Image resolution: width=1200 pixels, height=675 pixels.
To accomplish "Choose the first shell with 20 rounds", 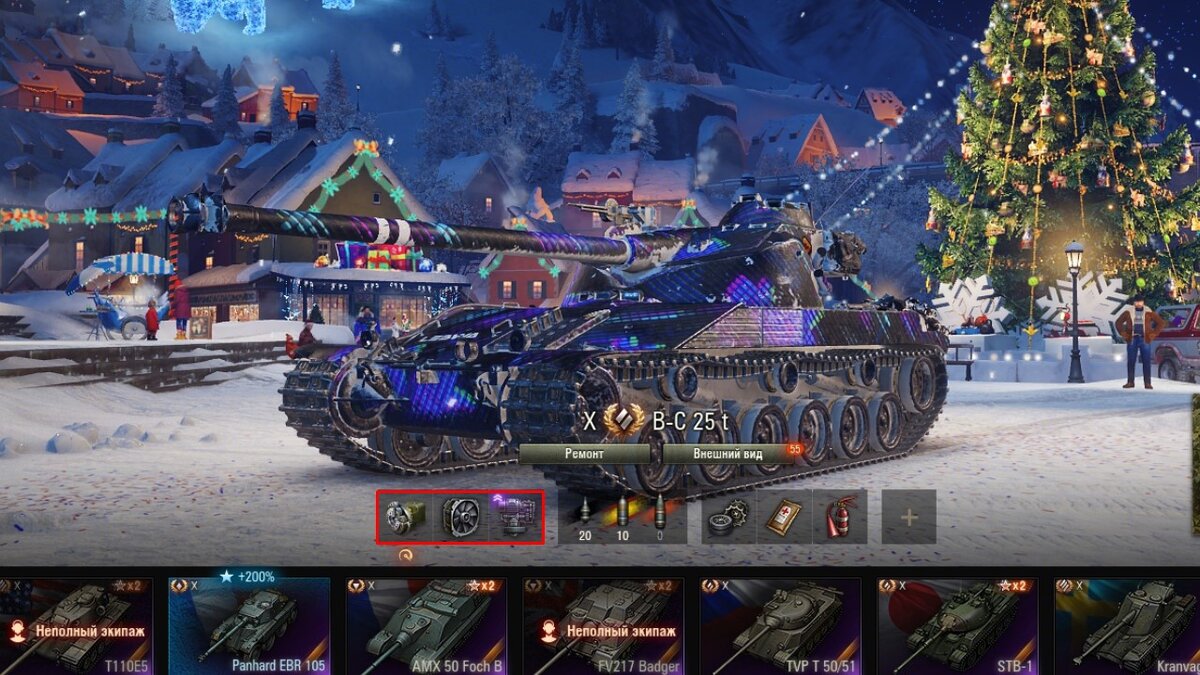I will [585, 517].
